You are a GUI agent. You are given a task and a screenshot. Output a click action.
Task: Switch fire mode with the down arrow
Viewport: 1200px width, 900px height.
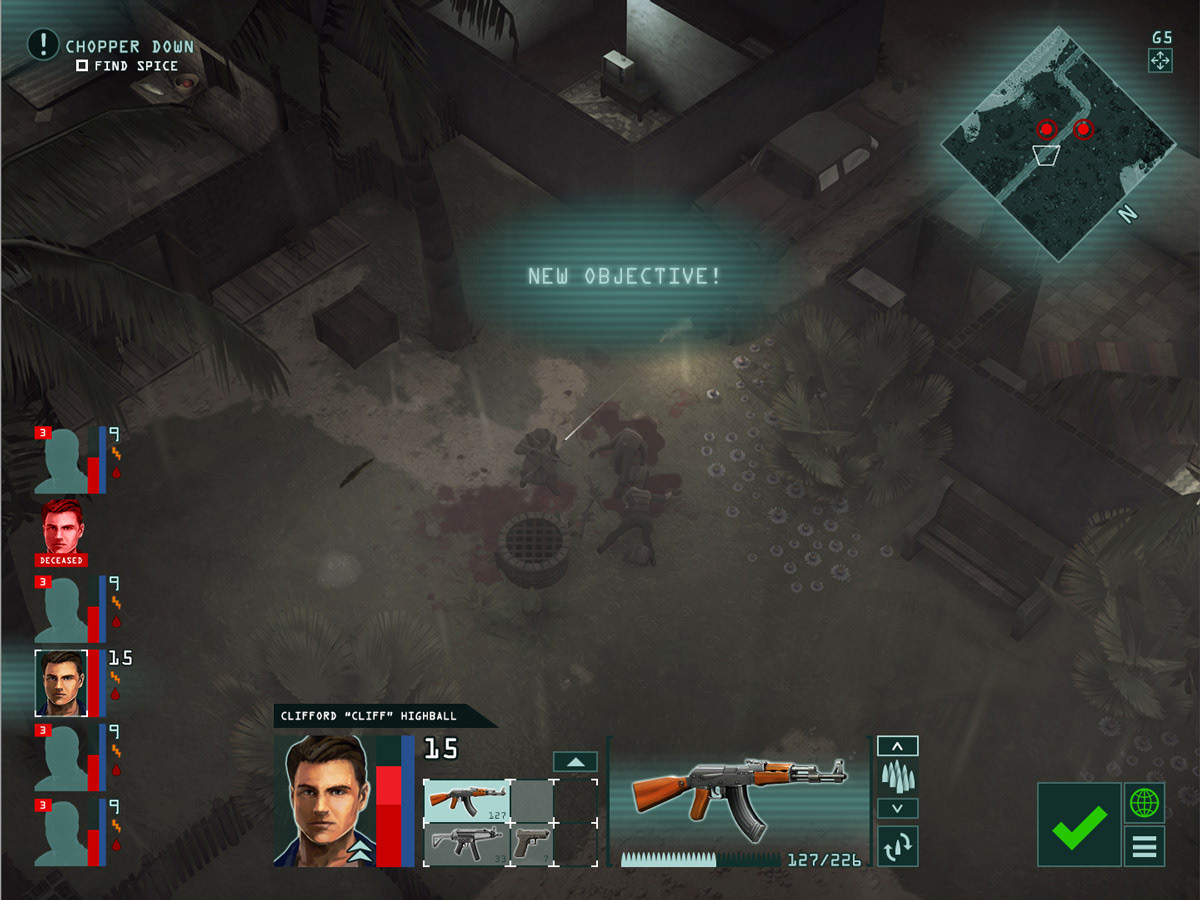click(x=897, y=808)
